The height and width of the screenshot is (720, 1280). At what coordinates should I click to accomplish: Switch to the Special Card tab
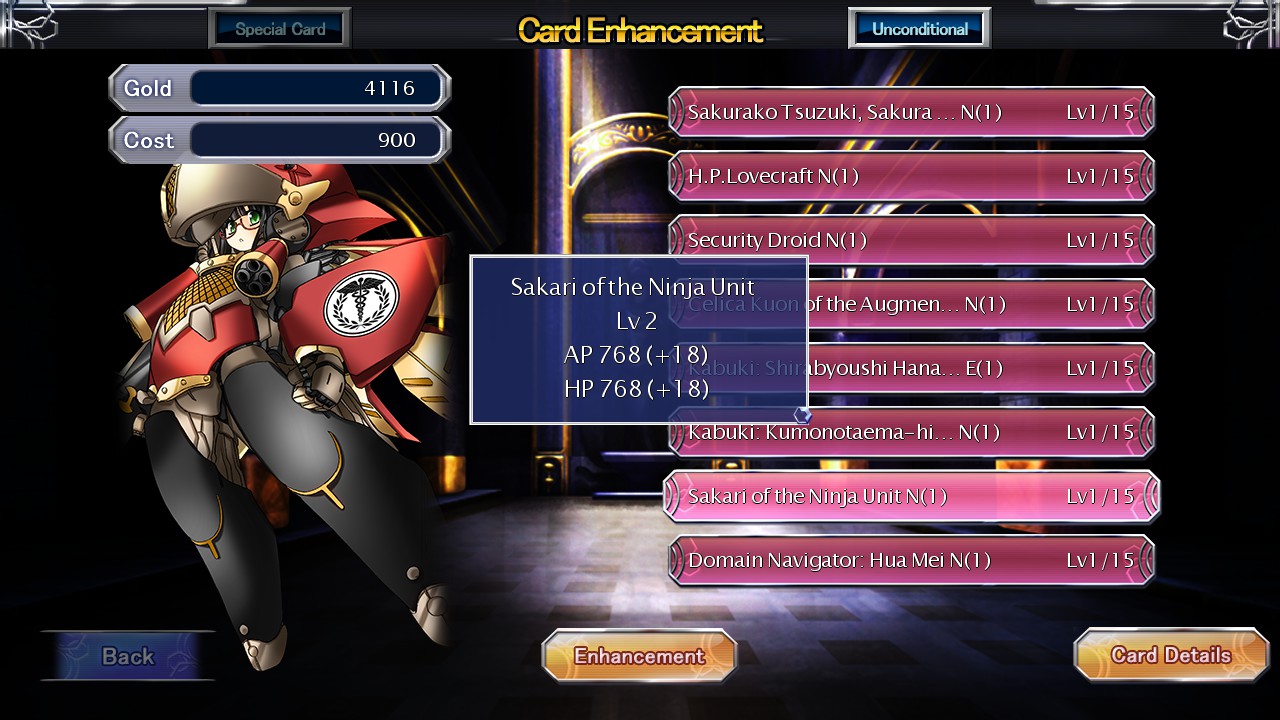pyautogui.click(x=279, y=27)
